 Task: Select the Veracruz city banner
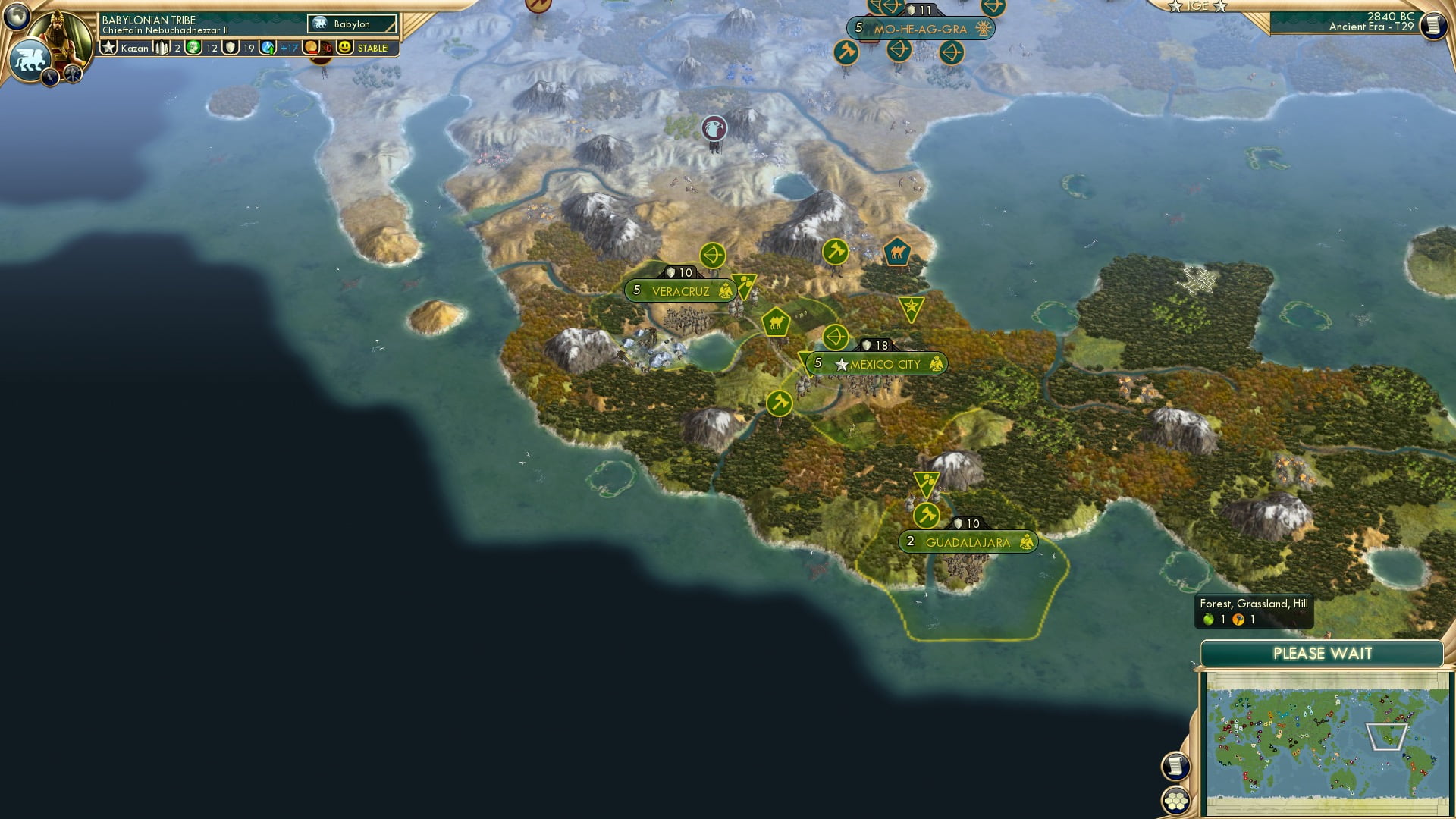pos(679,290)
